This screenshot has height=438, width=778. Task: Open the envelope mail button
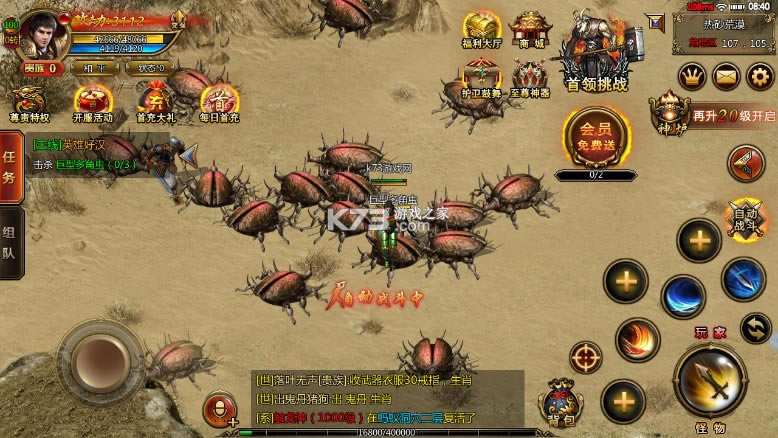[726, 75]
